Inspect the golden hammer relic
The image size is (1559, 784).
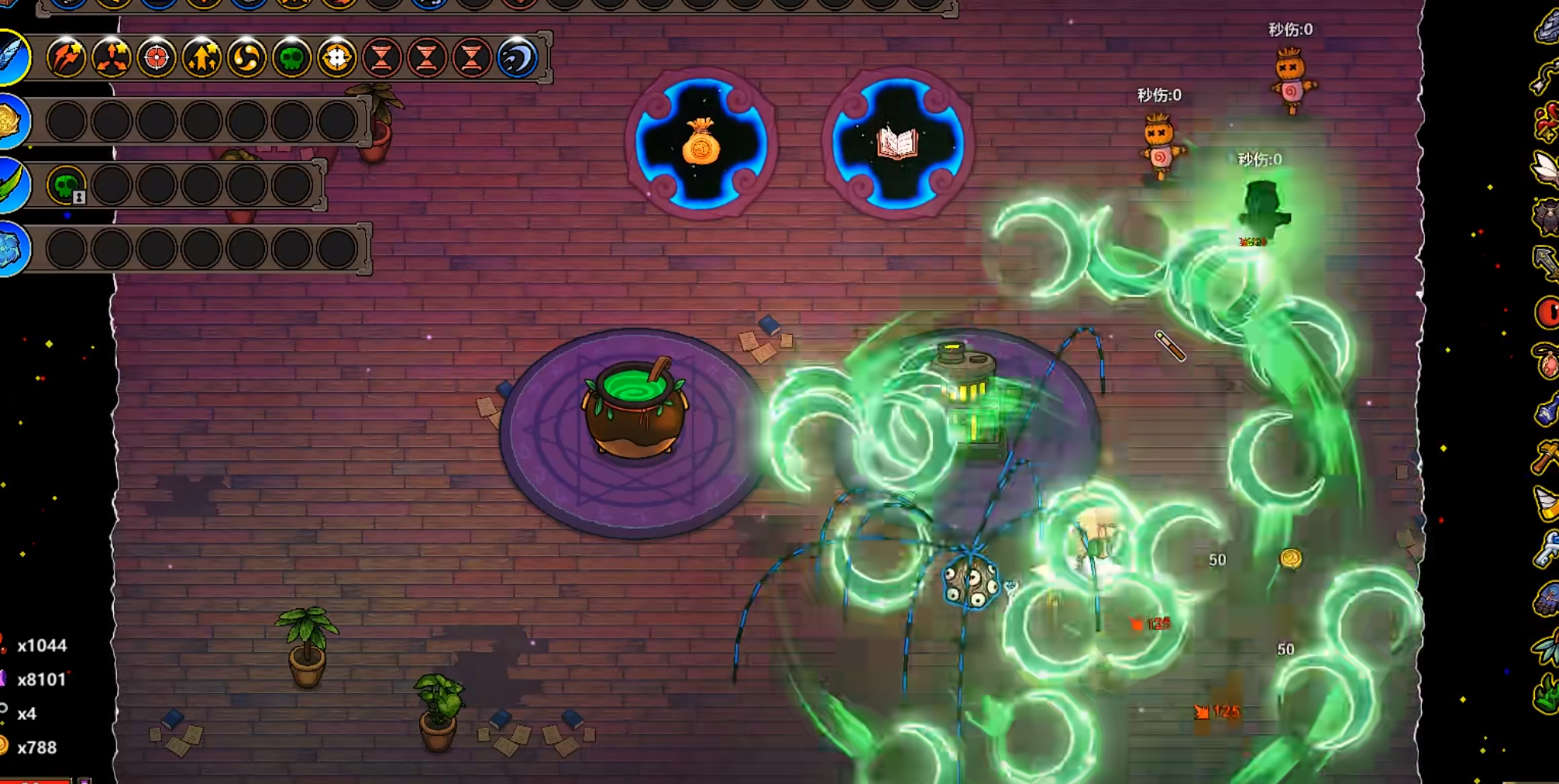(x=1546, y=456)
